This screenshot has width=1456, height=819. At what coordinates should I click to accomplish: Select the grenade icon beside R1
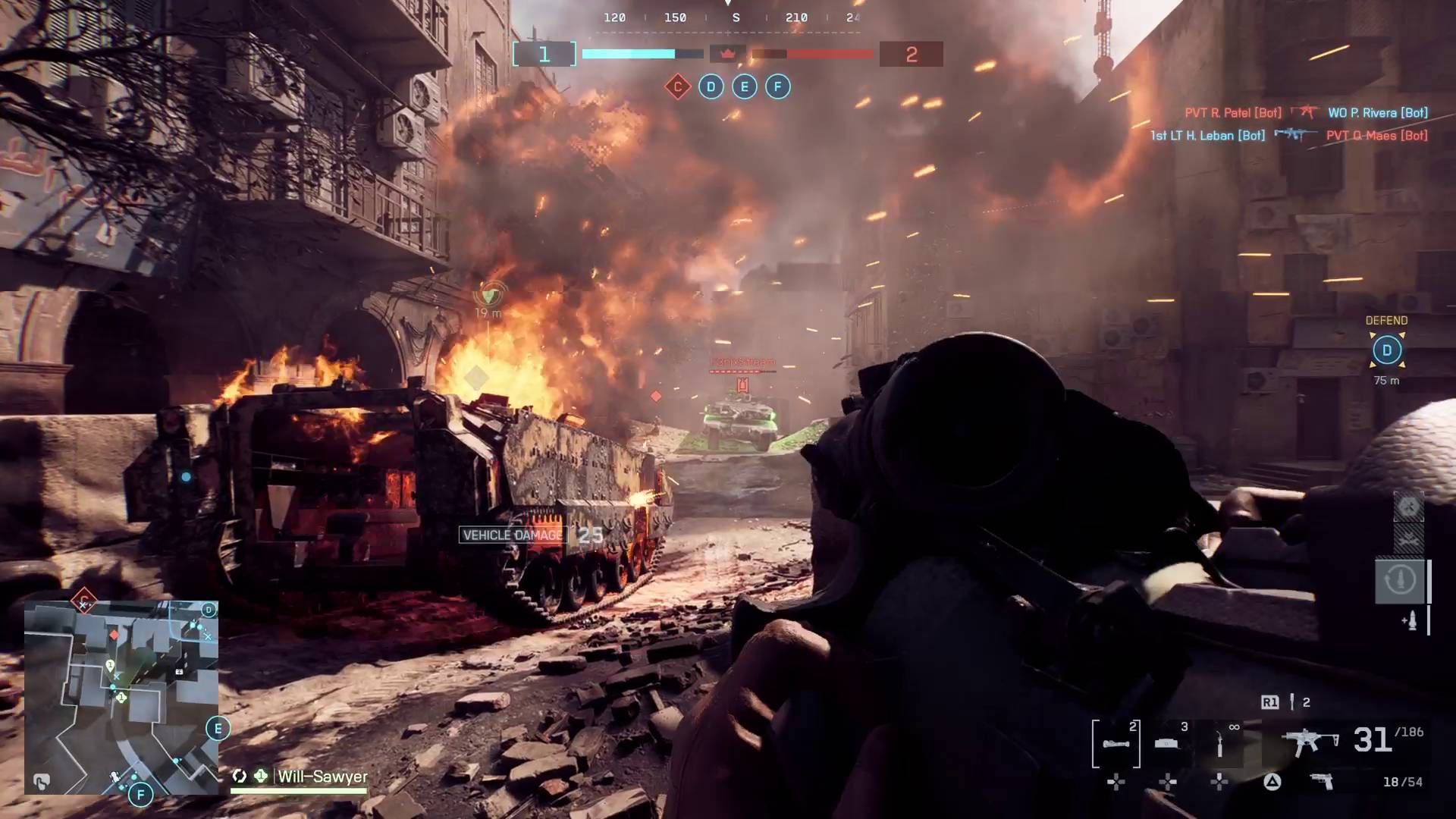[1292, 702]
